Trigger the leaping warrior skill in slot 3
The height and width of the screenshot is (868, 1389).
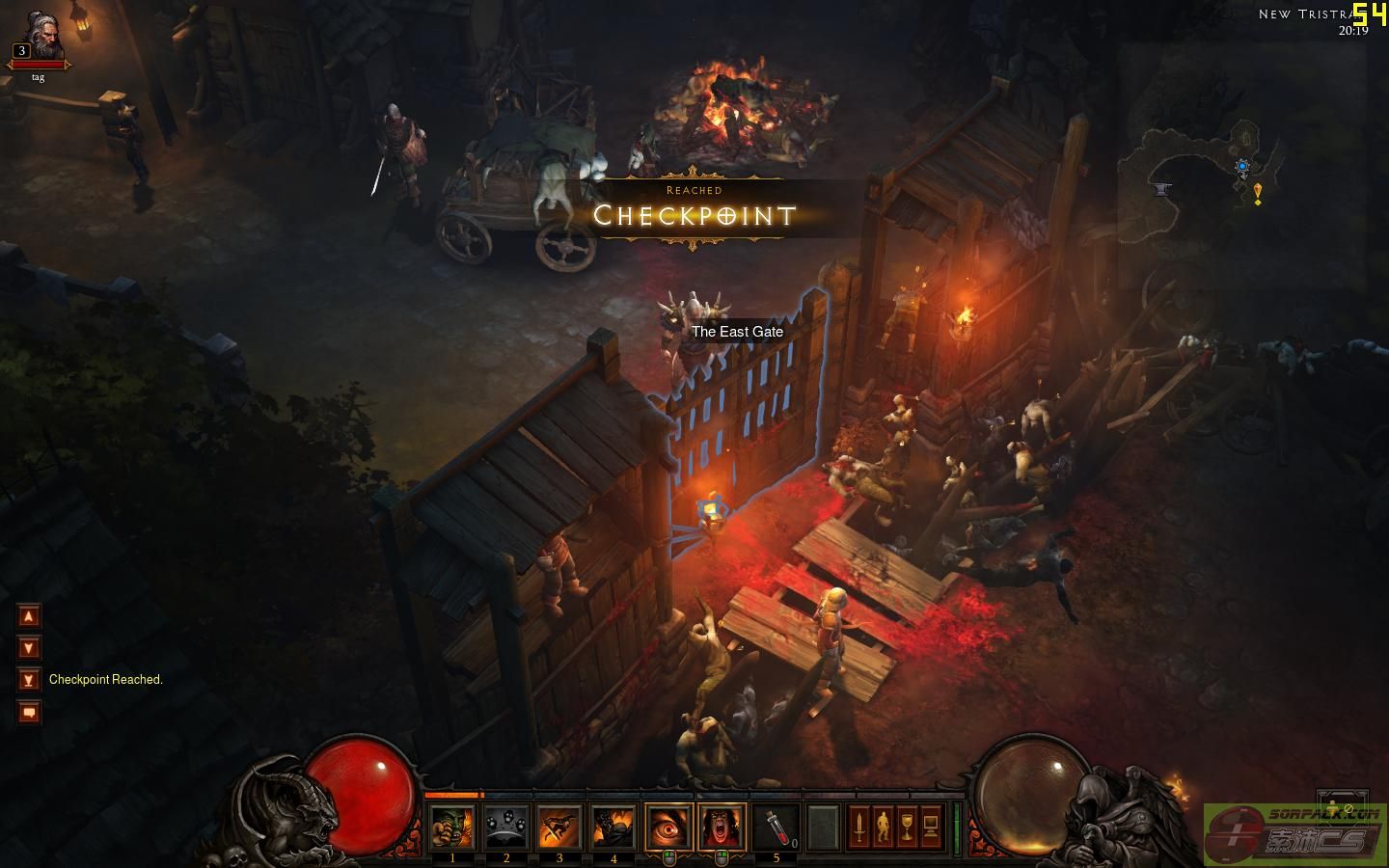pyautogui.click(x=559, y=827)
